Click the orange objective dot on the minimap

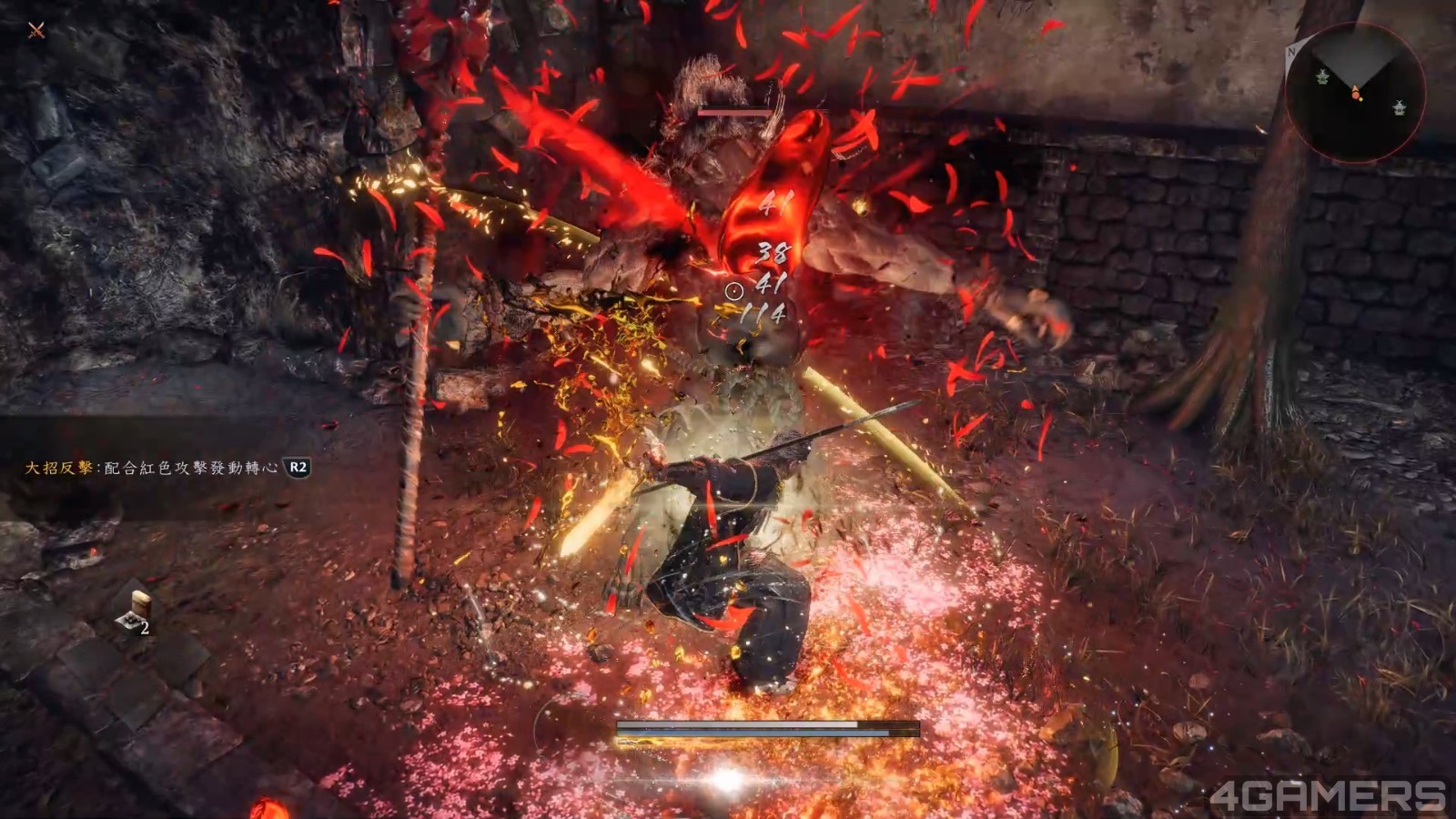tap(1356, 95)
